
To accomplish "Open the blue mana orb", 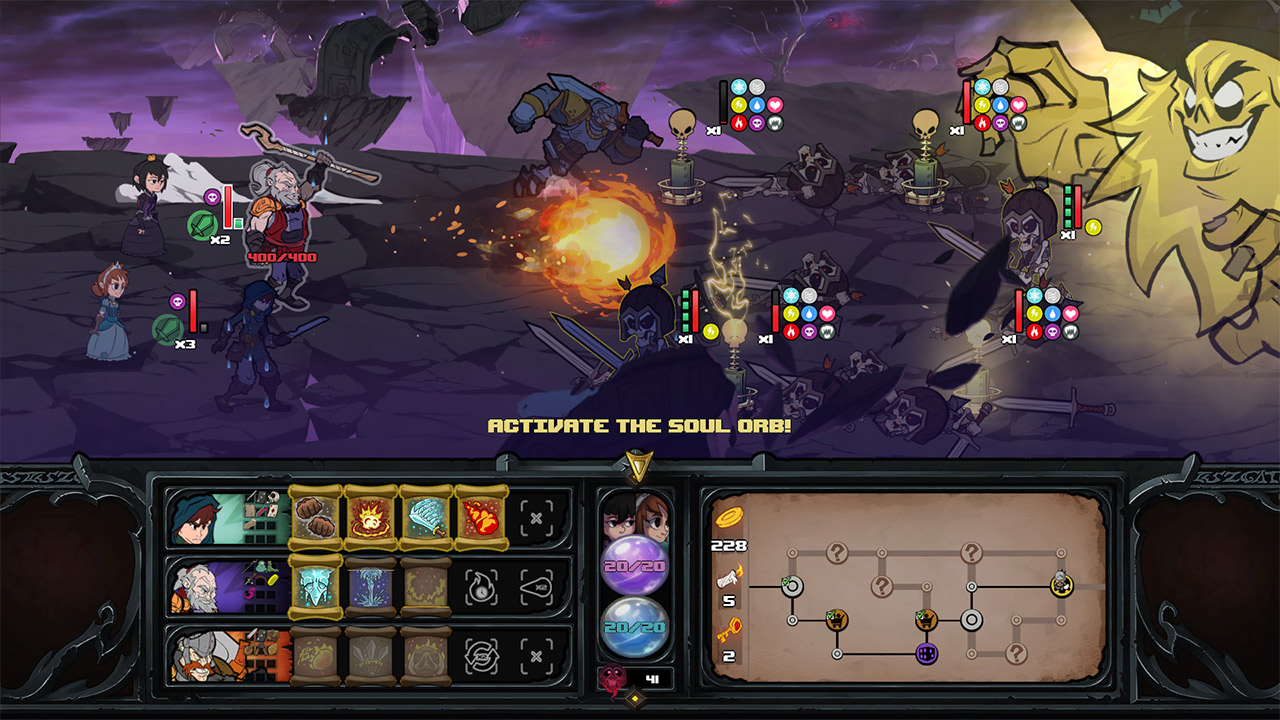I will [x=635, y=627].
